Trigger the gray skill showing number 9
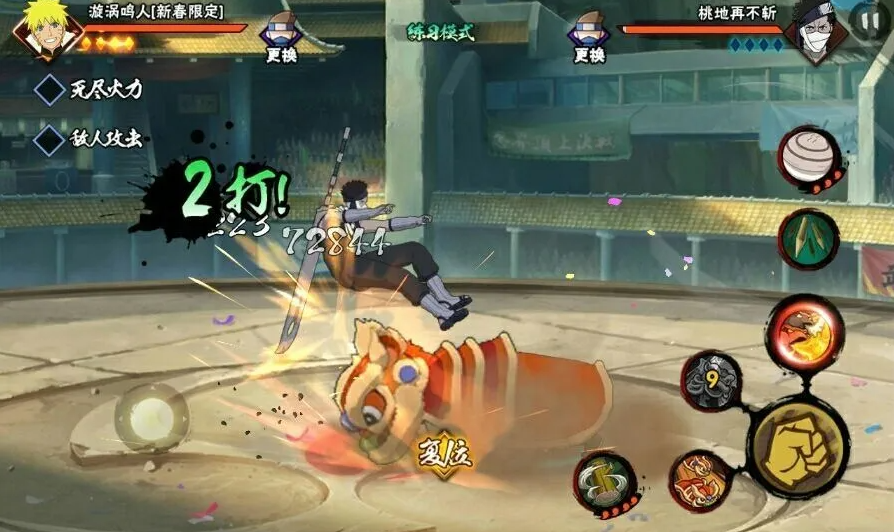 (711, 380)
